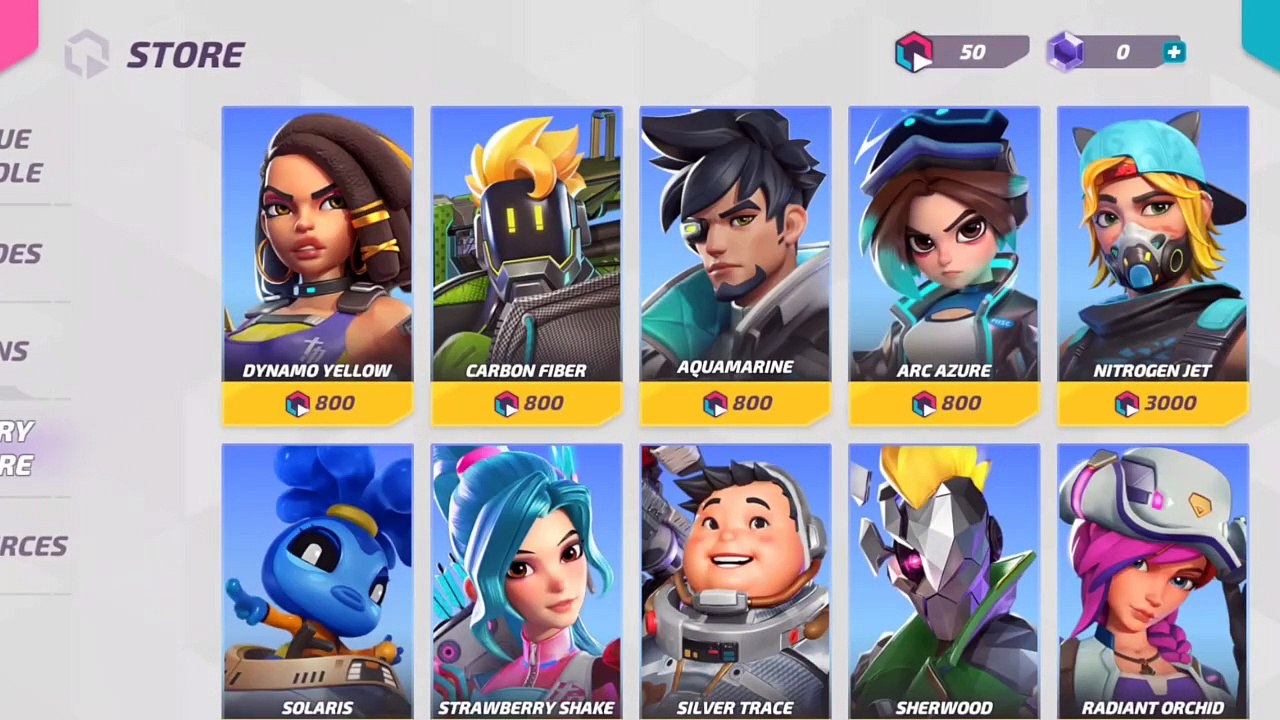Select the Arc Azure skin card
Screen dimensions: 1280x720
click(944, 245)
